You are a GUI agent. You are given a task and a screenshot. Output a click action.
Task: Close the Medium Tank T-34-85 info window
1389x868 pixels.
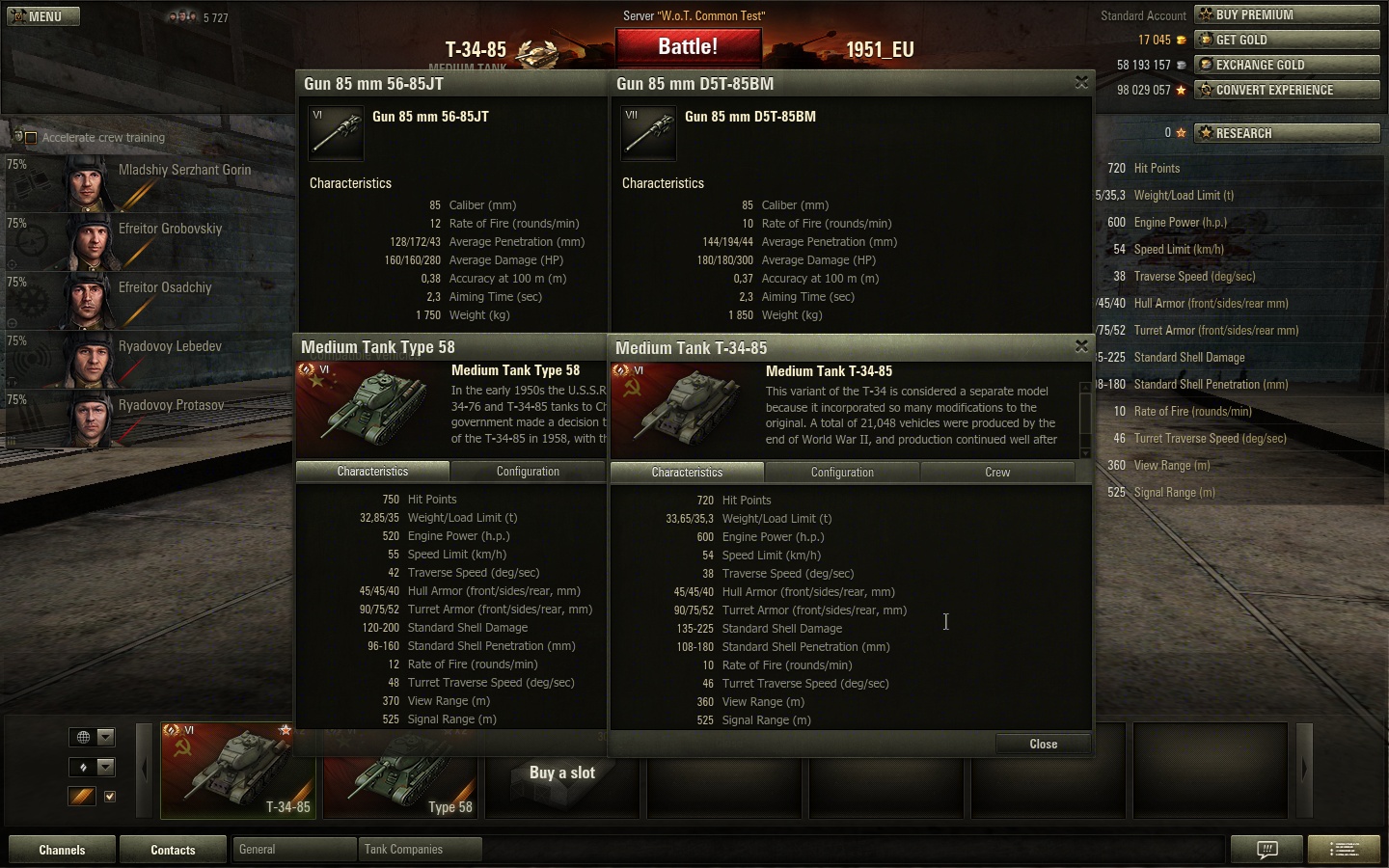pos(1081,346)
